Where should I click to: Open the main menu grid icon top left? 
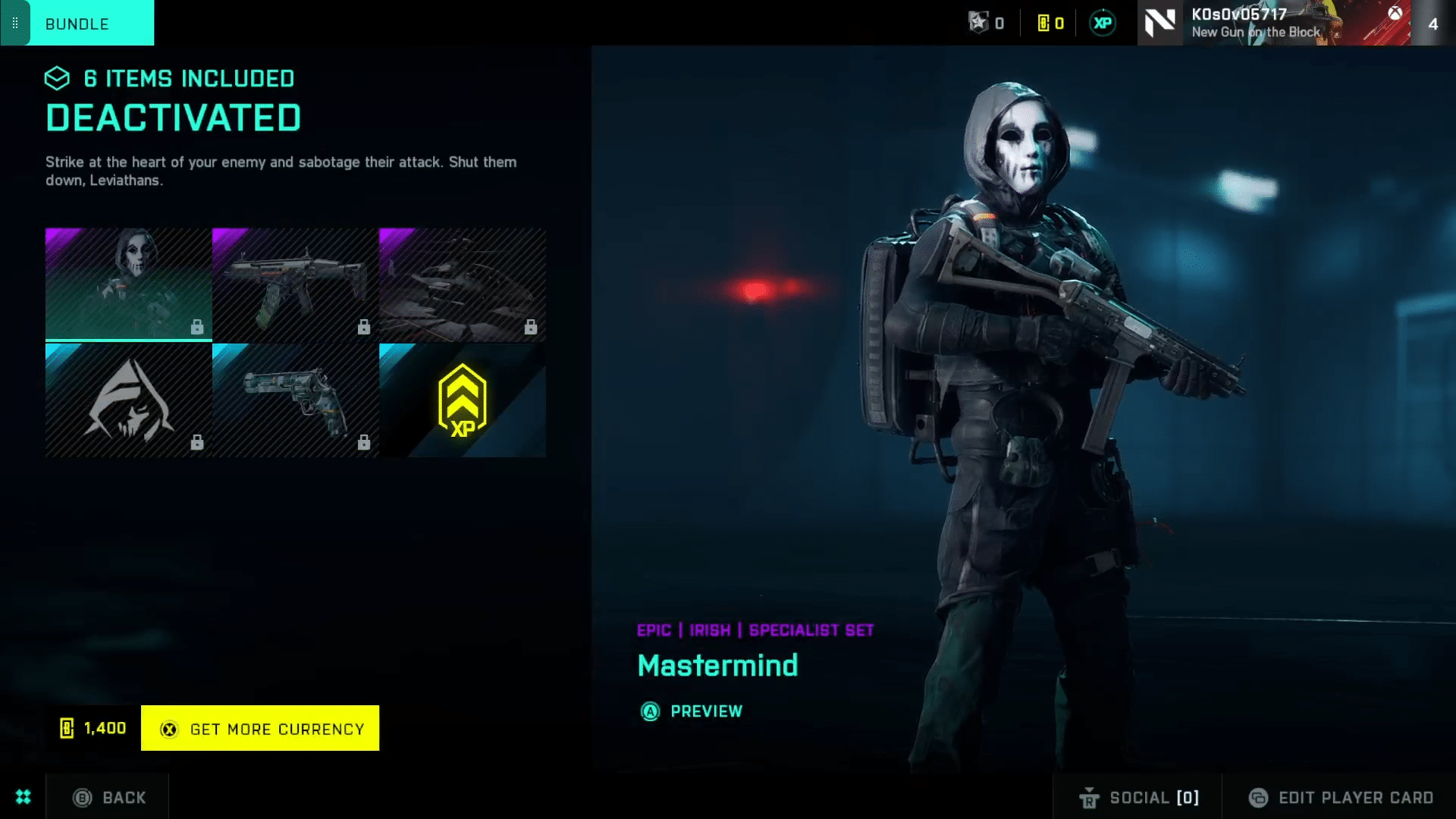pos(14,23)
